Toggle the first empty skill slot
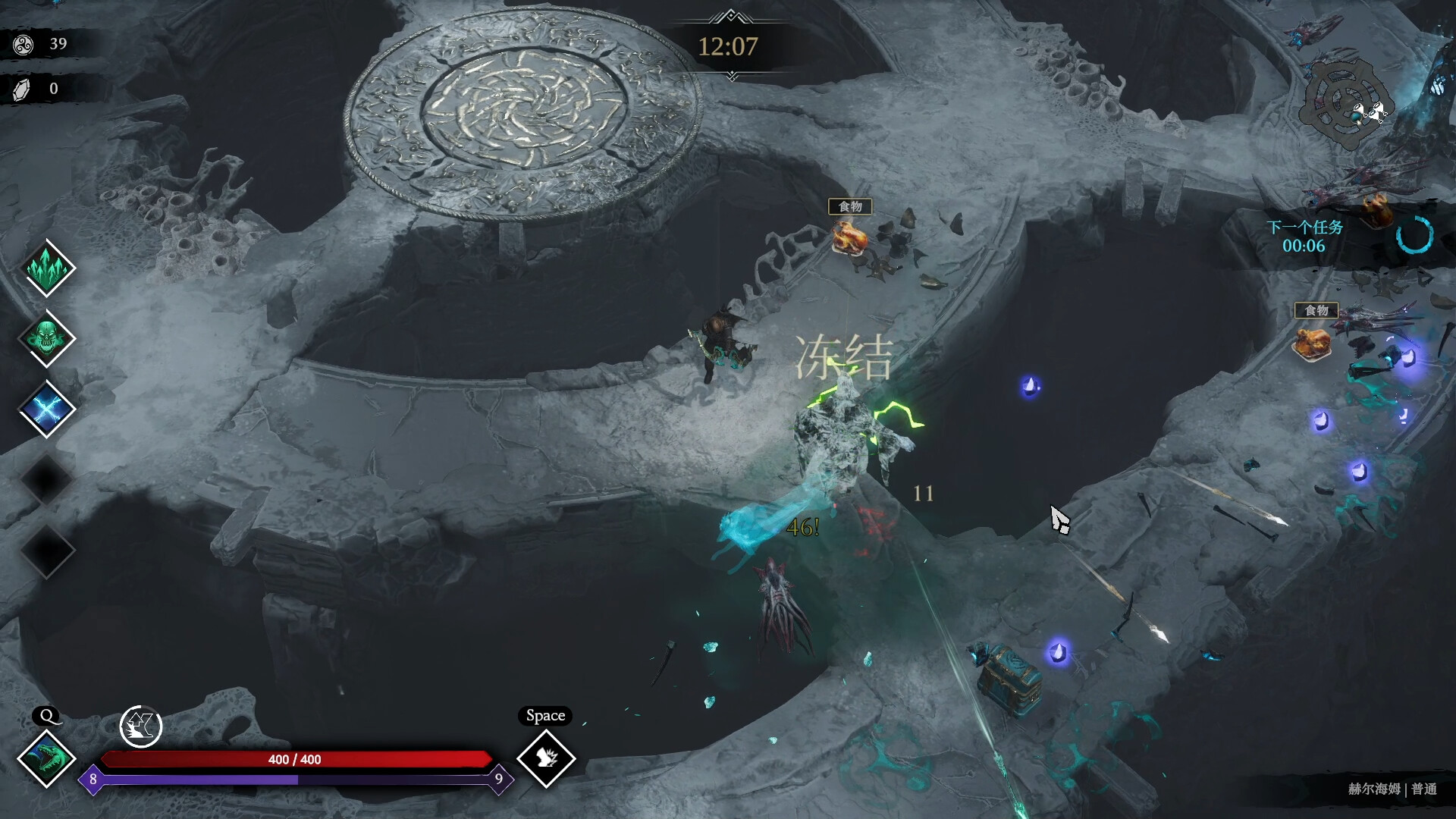The image size is (1456, 819). [x=47, y=479]
